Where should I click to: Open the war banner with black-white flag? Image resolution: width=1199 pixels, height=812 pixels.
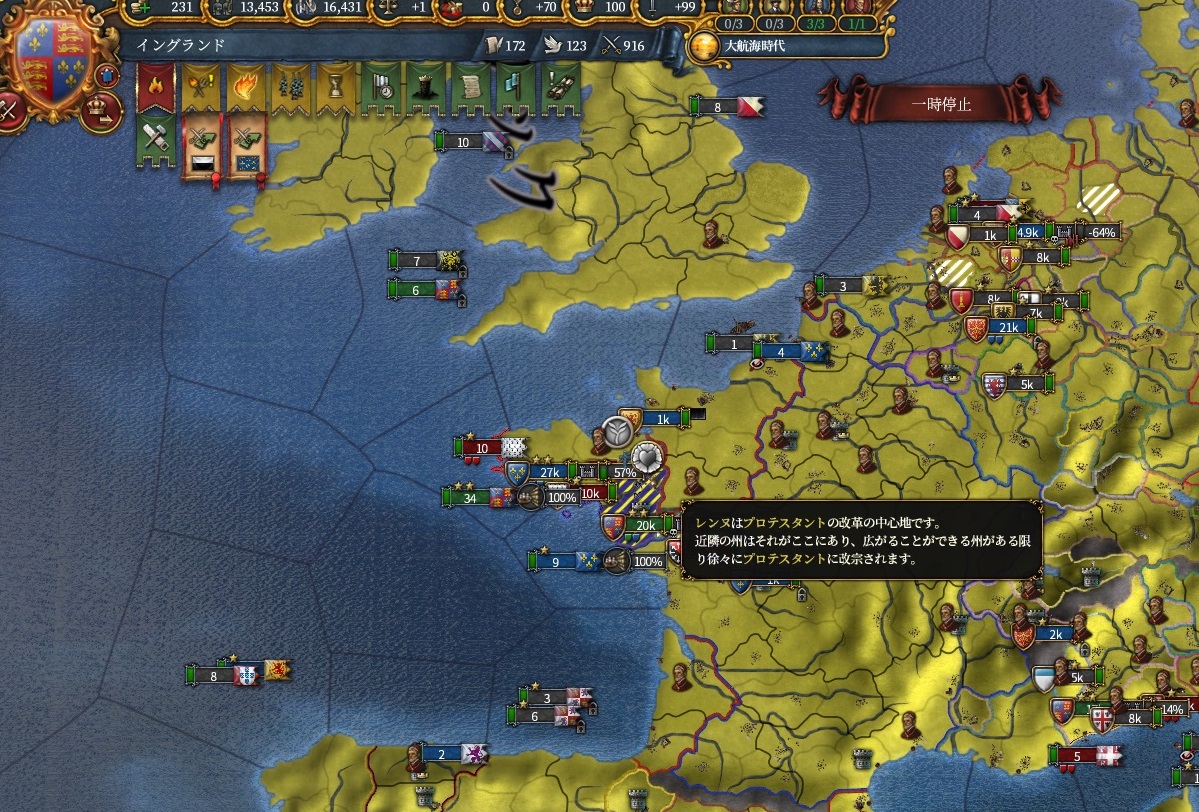[201, 146]
